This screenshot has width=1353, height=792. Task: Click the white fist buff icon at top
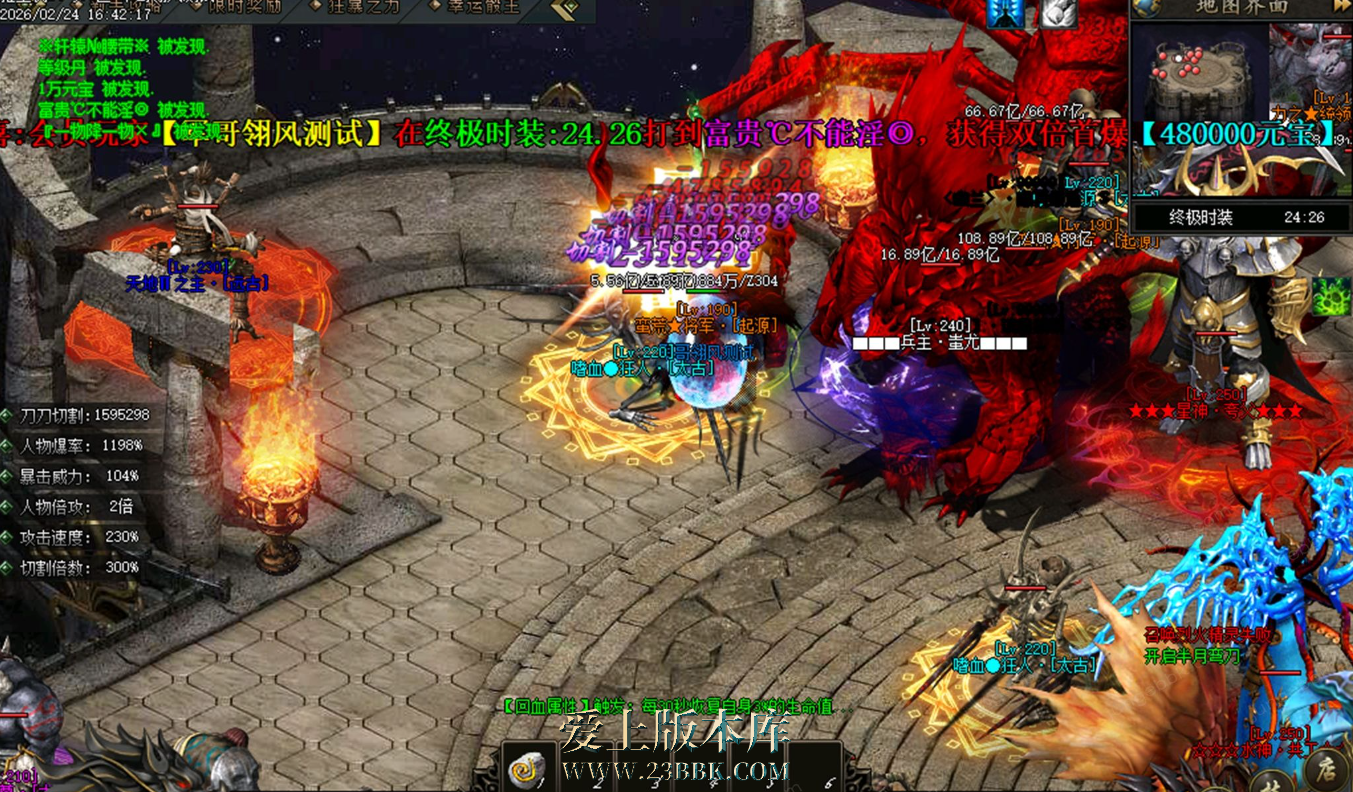[1058, 13]
